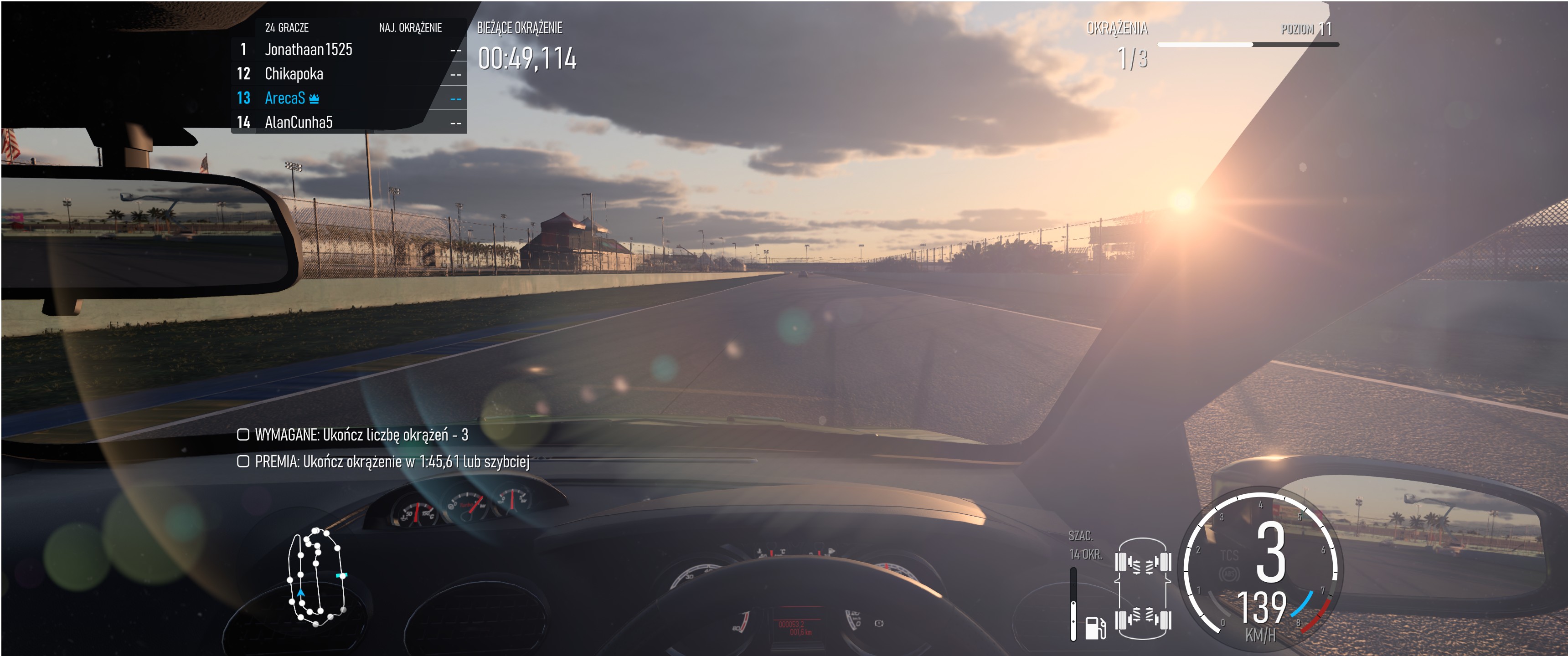Open the track minimap
1568x656 pixels.
tap(316, 577)
